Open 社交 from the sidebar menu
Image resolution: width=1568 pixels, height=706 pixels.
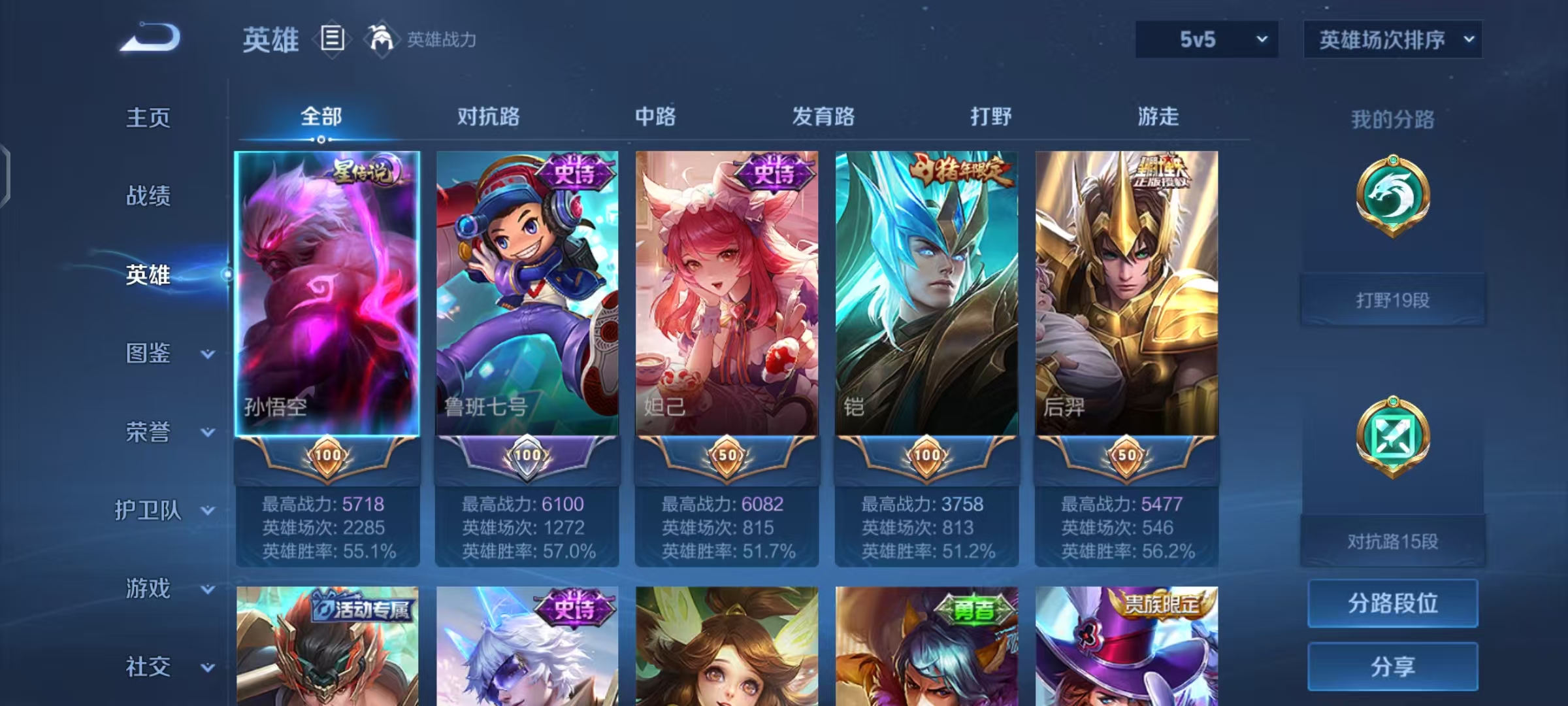pyautogui.click(x=148, y=668)
